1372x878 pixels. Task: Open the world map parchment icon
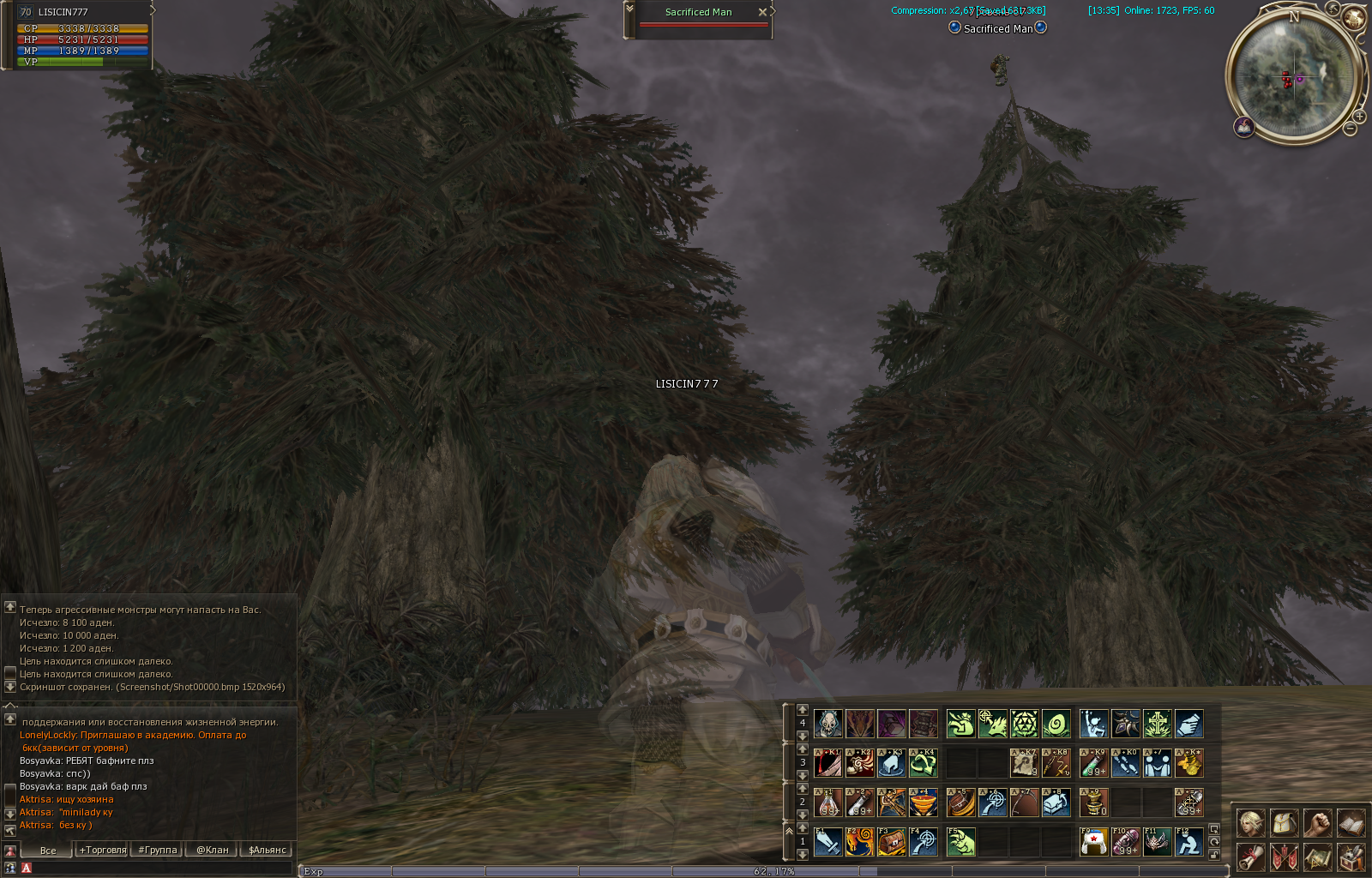[x=1317, y=857]
